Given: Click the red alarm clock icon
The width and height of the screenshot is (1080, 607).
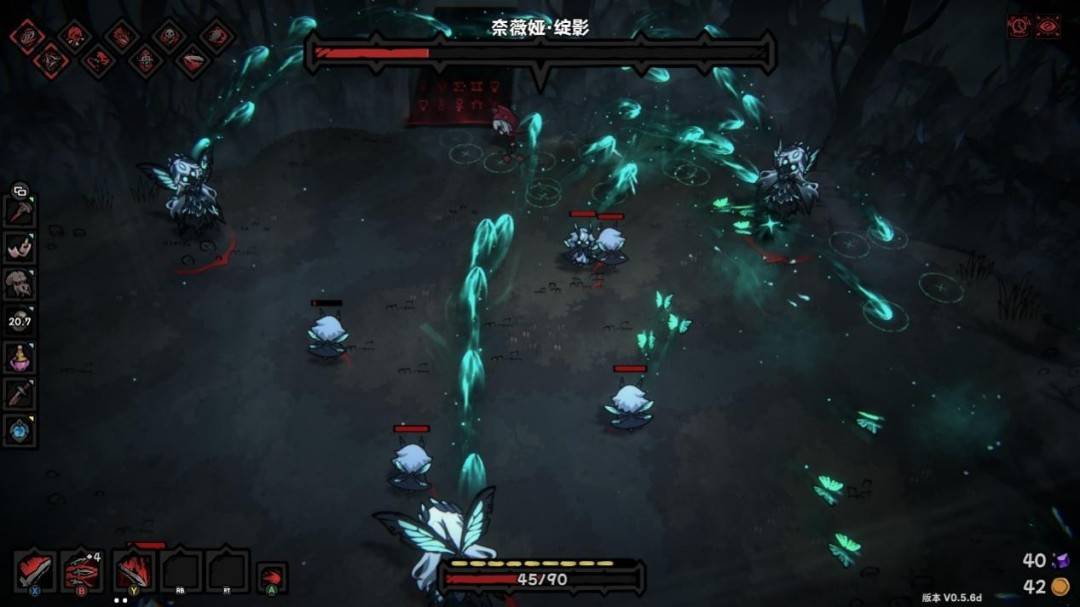Looking at the screenshot, I should pyautogui.click(x=1020, y=27).
